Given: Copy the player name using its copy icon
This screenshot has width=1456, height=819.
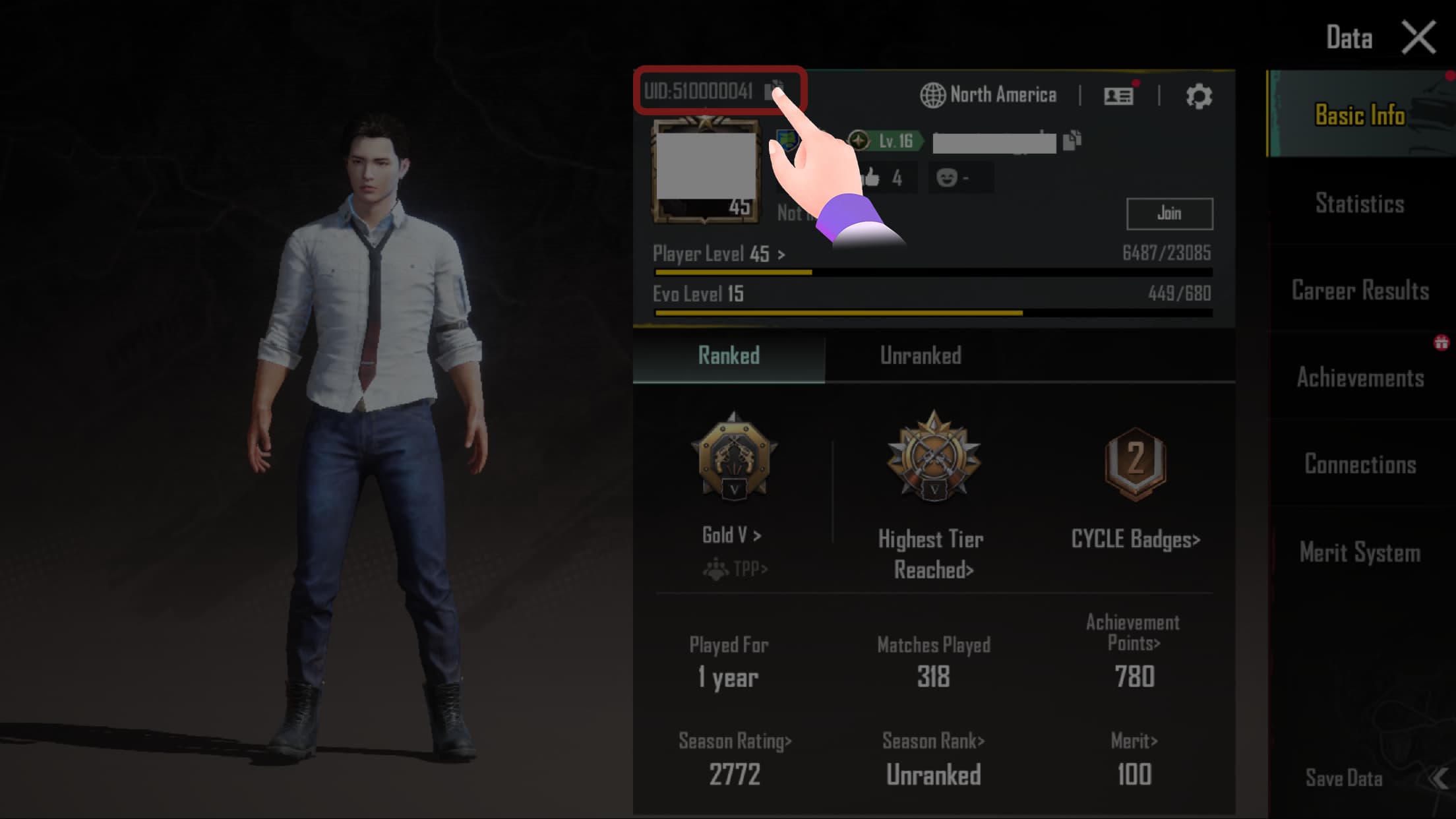Looking at the screenshot, I should point(1072,140).
